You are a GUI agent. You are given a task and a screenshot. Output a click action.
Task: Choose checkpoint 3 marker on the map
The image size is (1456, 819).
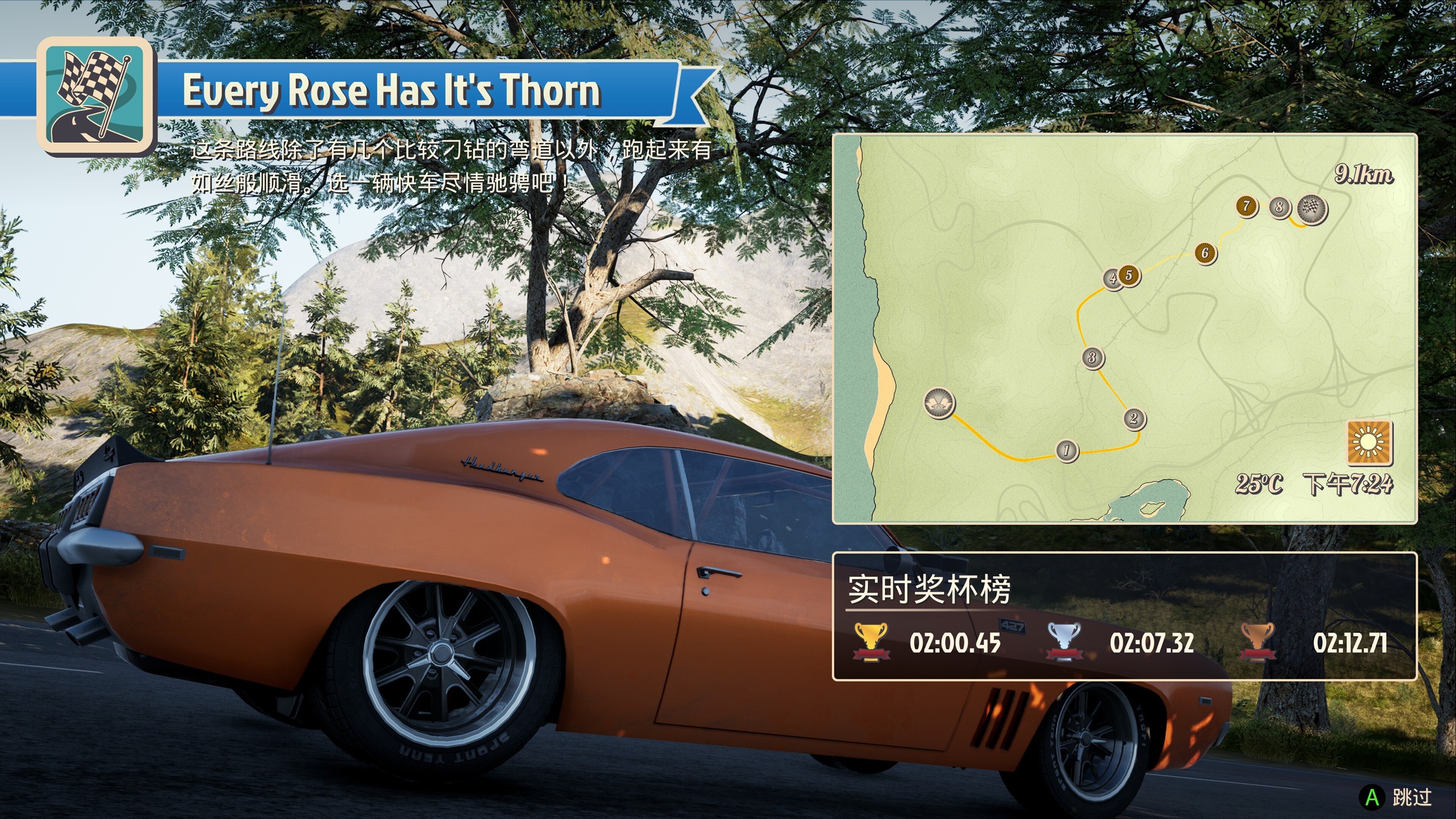point(1092,358)
